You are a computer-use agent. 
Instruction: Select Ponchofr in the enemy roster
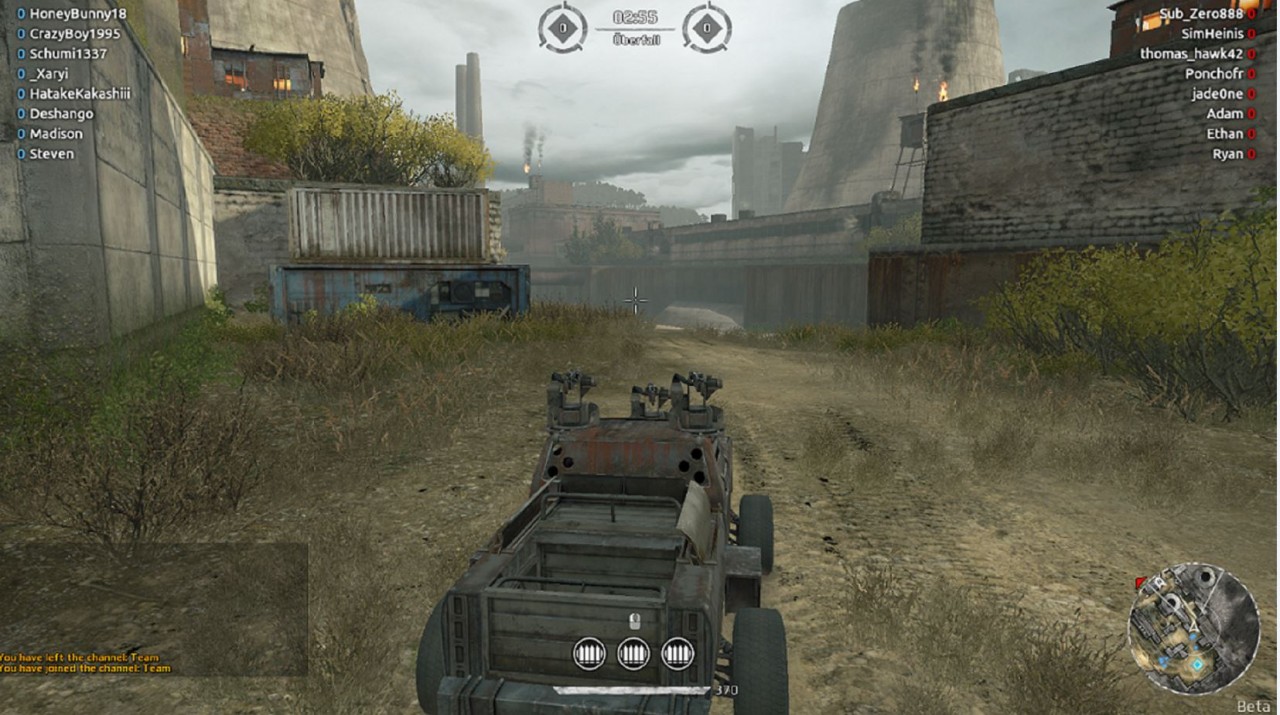pyautogui.click(x=1214, y=74)
